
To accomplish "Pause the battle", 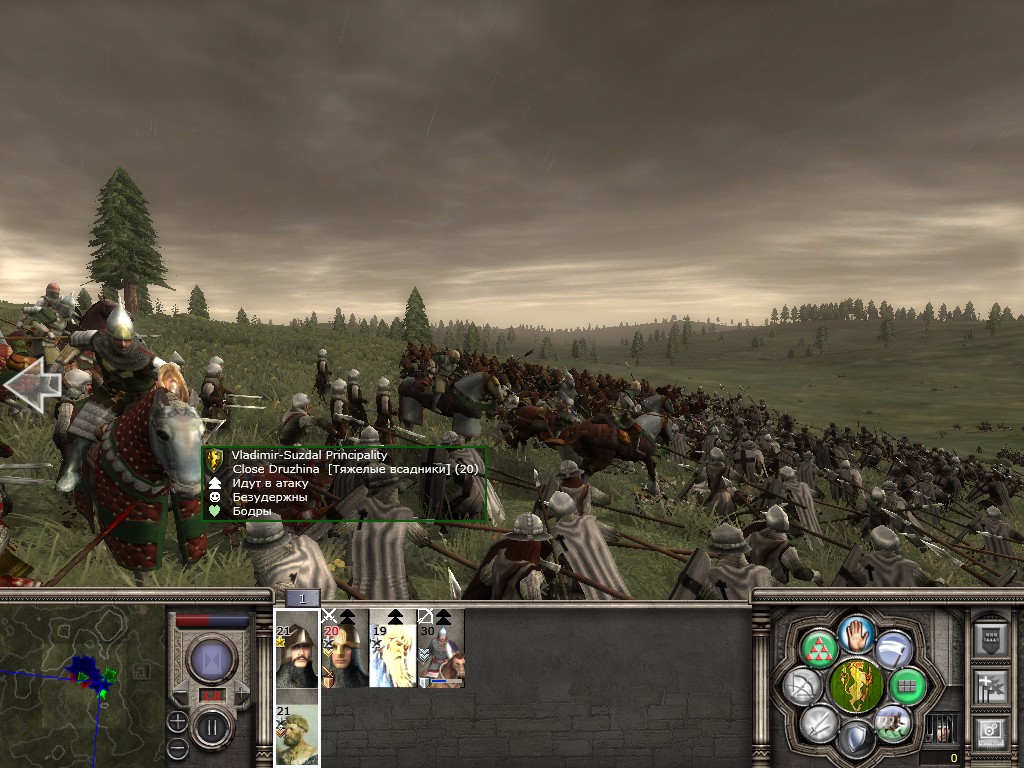I will click(x=211, y=726).
